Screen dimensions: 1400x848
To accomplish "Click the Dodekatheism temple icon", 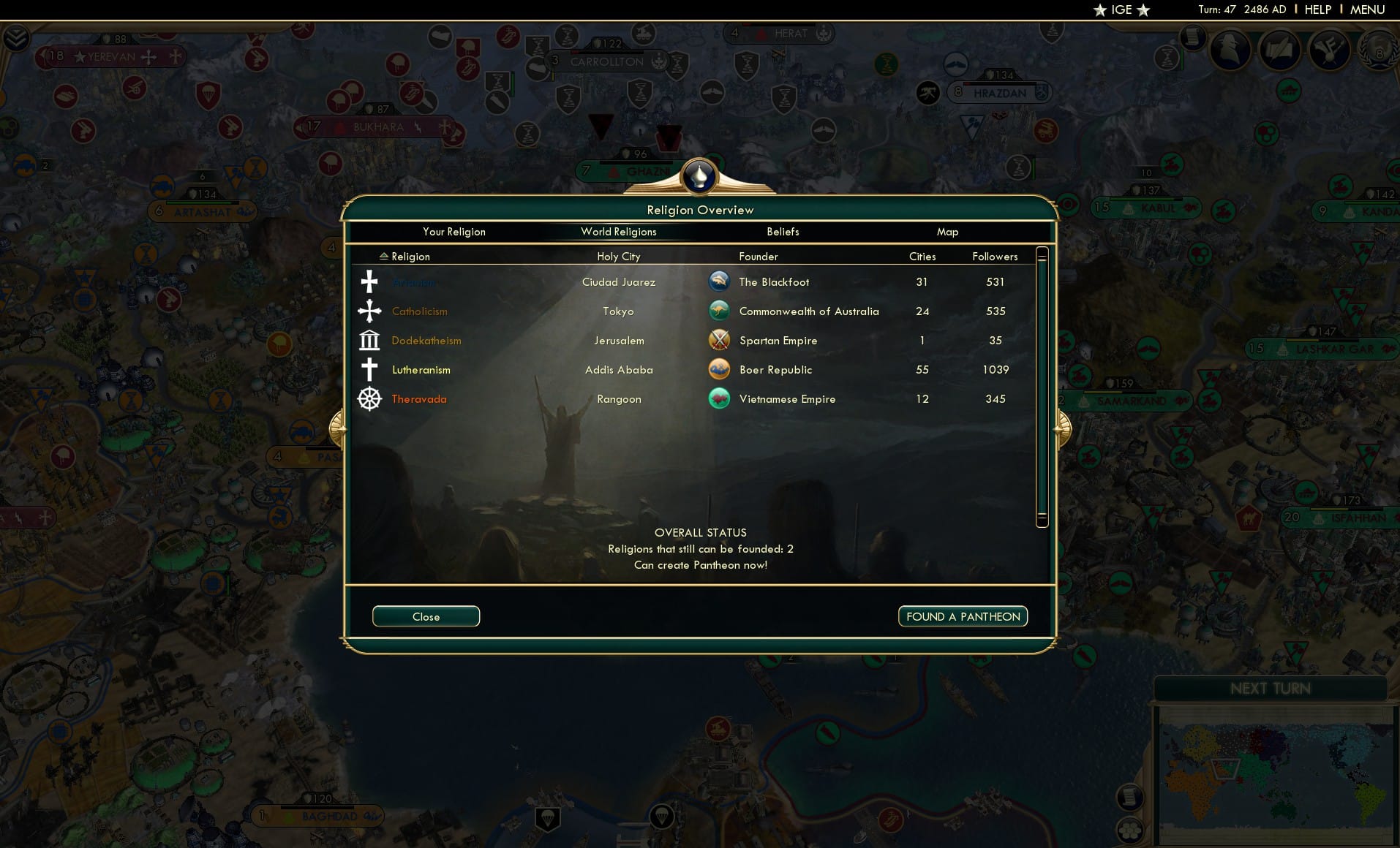I will tap(369, 340).
